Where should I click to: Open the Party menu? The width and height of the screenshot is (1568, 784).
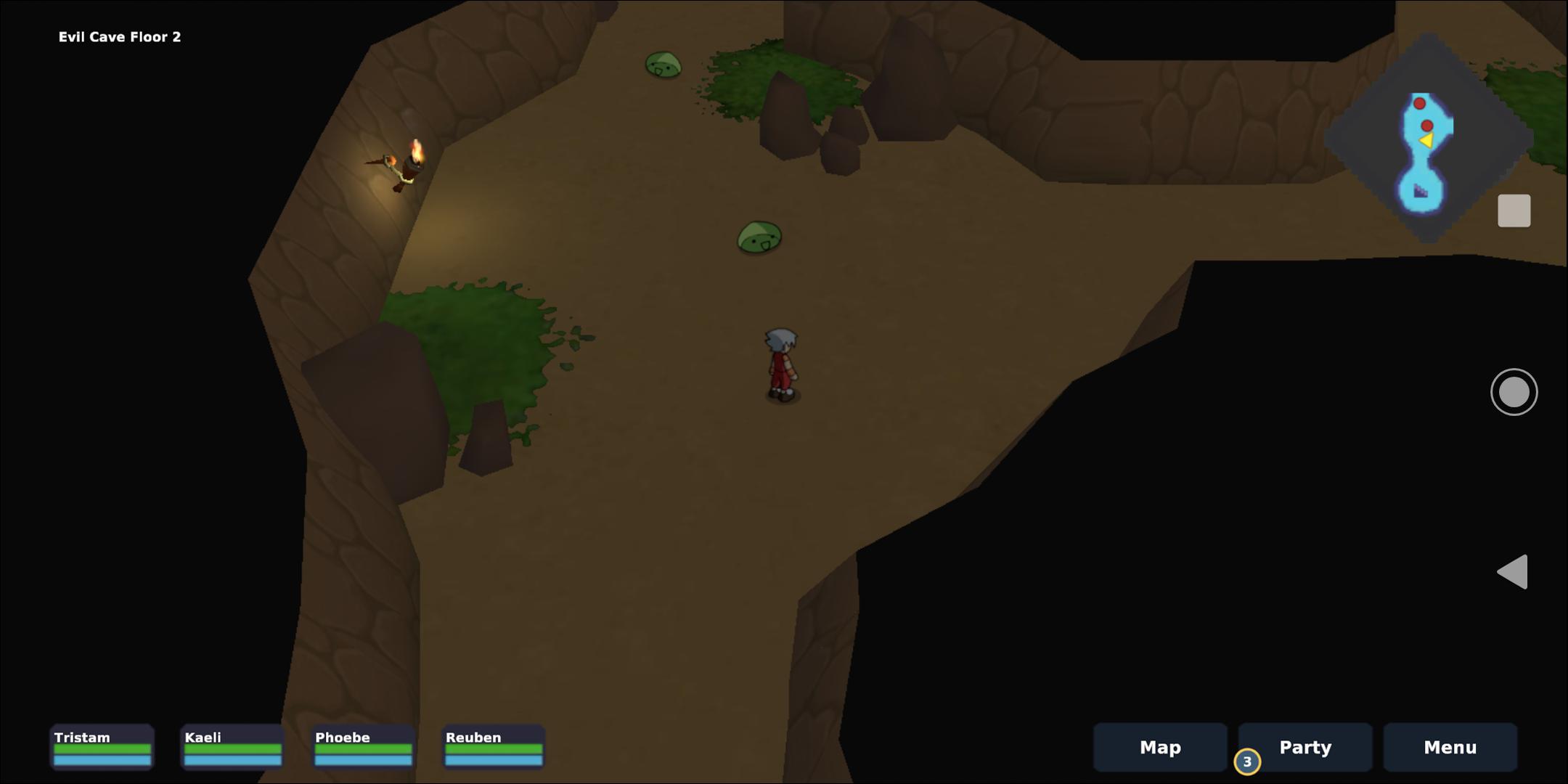[x=1304, y=747]
